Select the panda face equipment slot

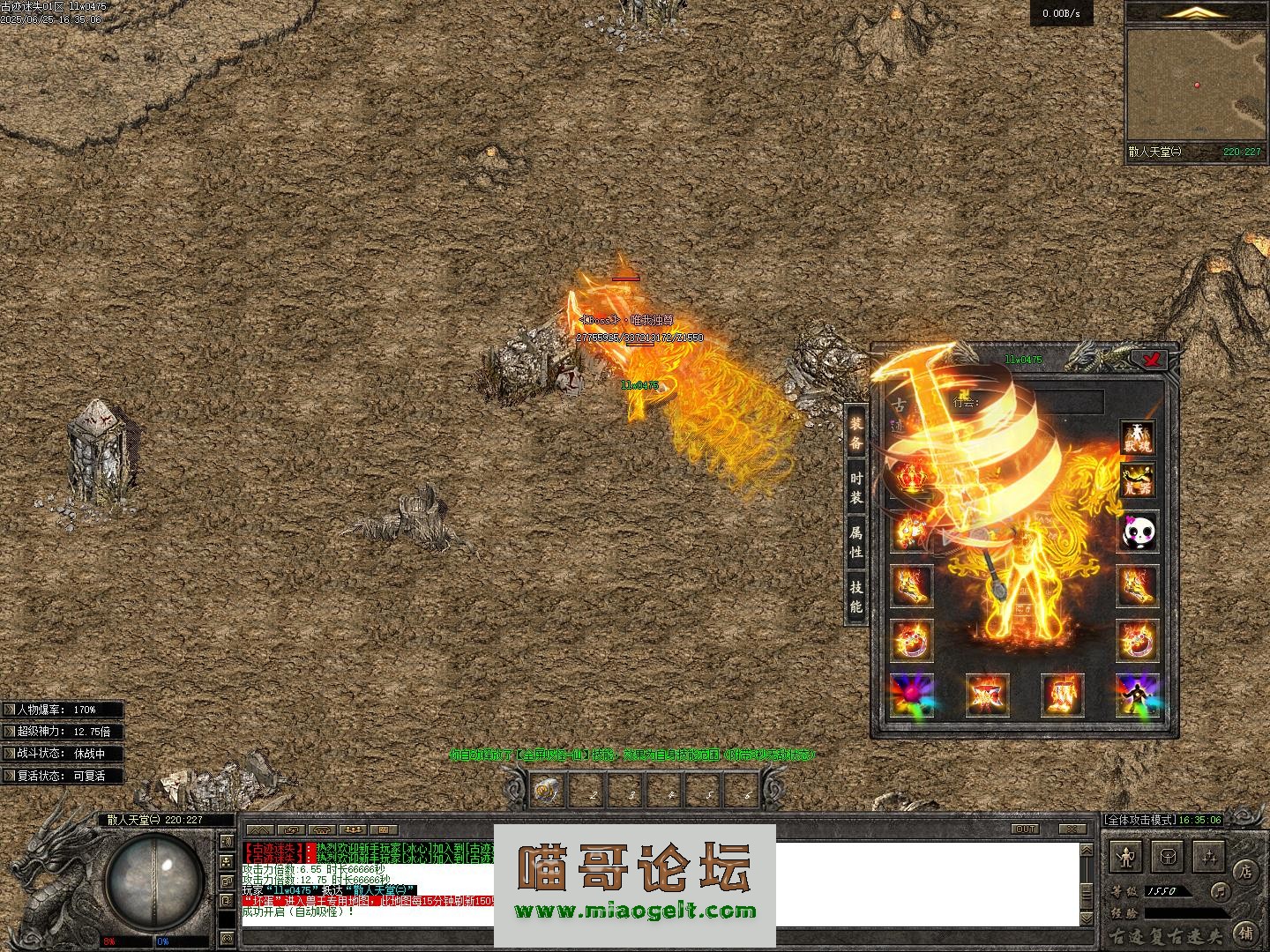tap(1138, 532)
